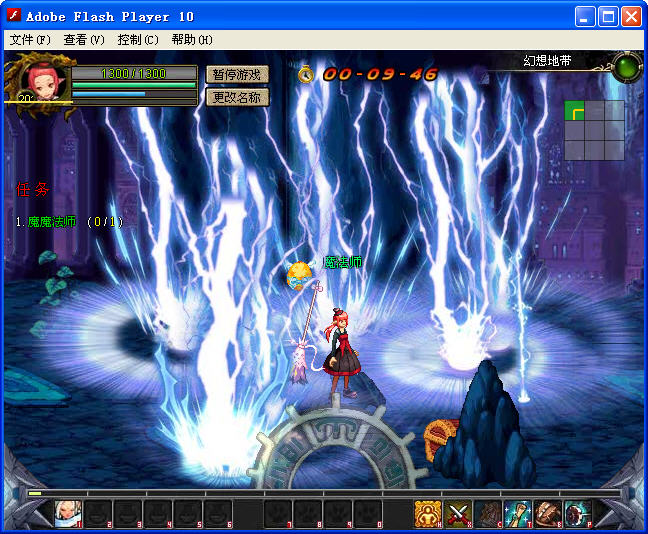Click the dungeon room minimap grid
Screen dimensions: 648x534
[x=594, y=130]
